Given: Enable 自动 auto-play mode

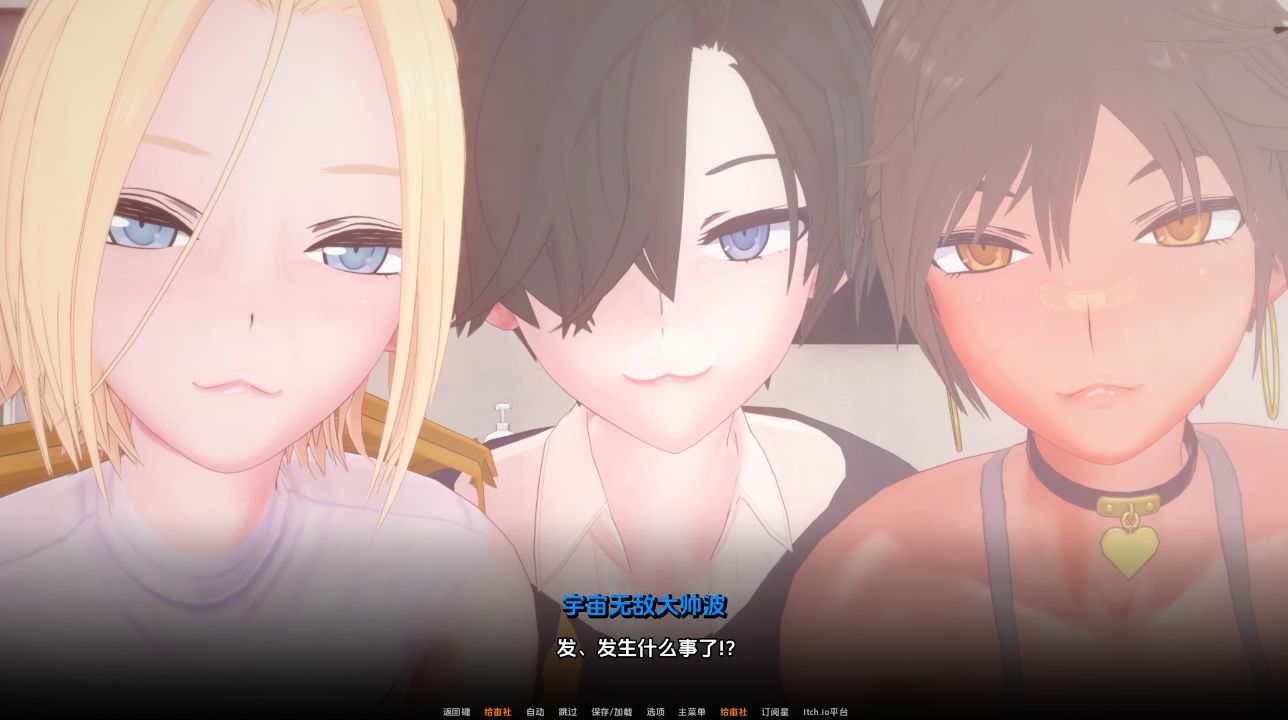Looking at the screenshot, I should tap(535, 713).
